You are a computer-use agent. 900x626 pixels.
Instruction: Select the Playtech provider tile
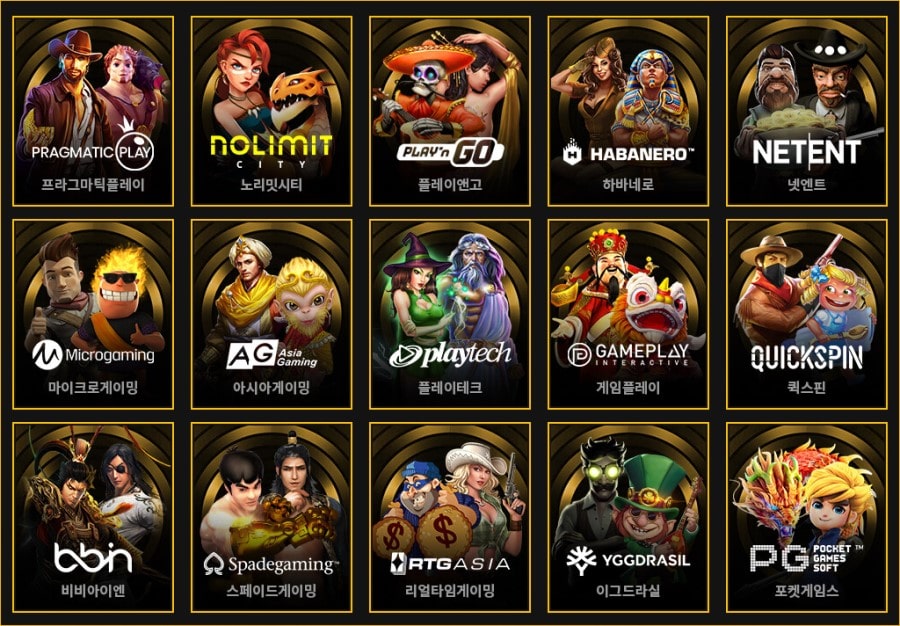pos(450,312)
